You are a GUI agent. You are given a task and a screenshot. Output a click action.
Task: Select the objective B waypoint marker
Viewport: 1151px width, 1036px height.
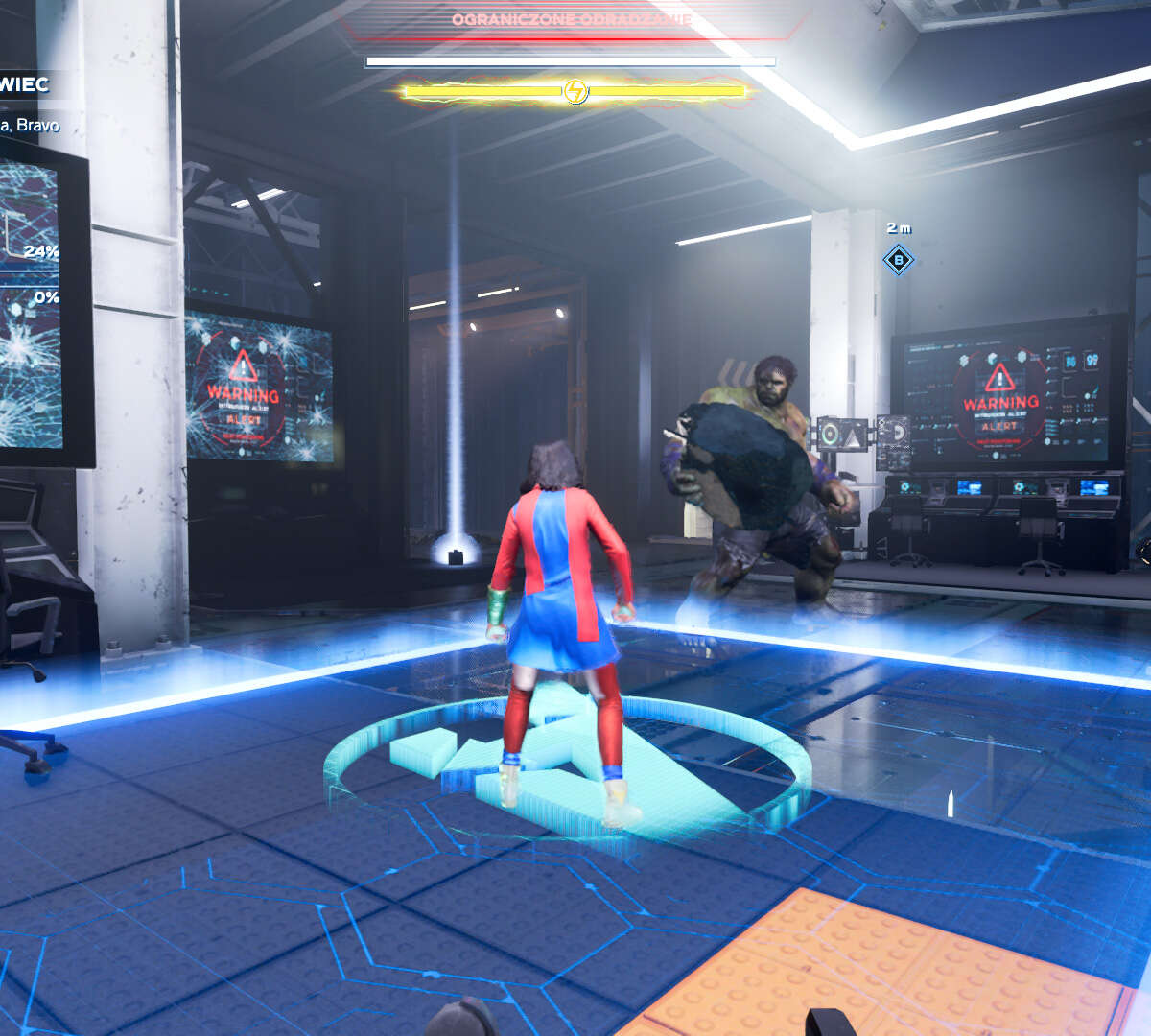[x=899, y=259]
